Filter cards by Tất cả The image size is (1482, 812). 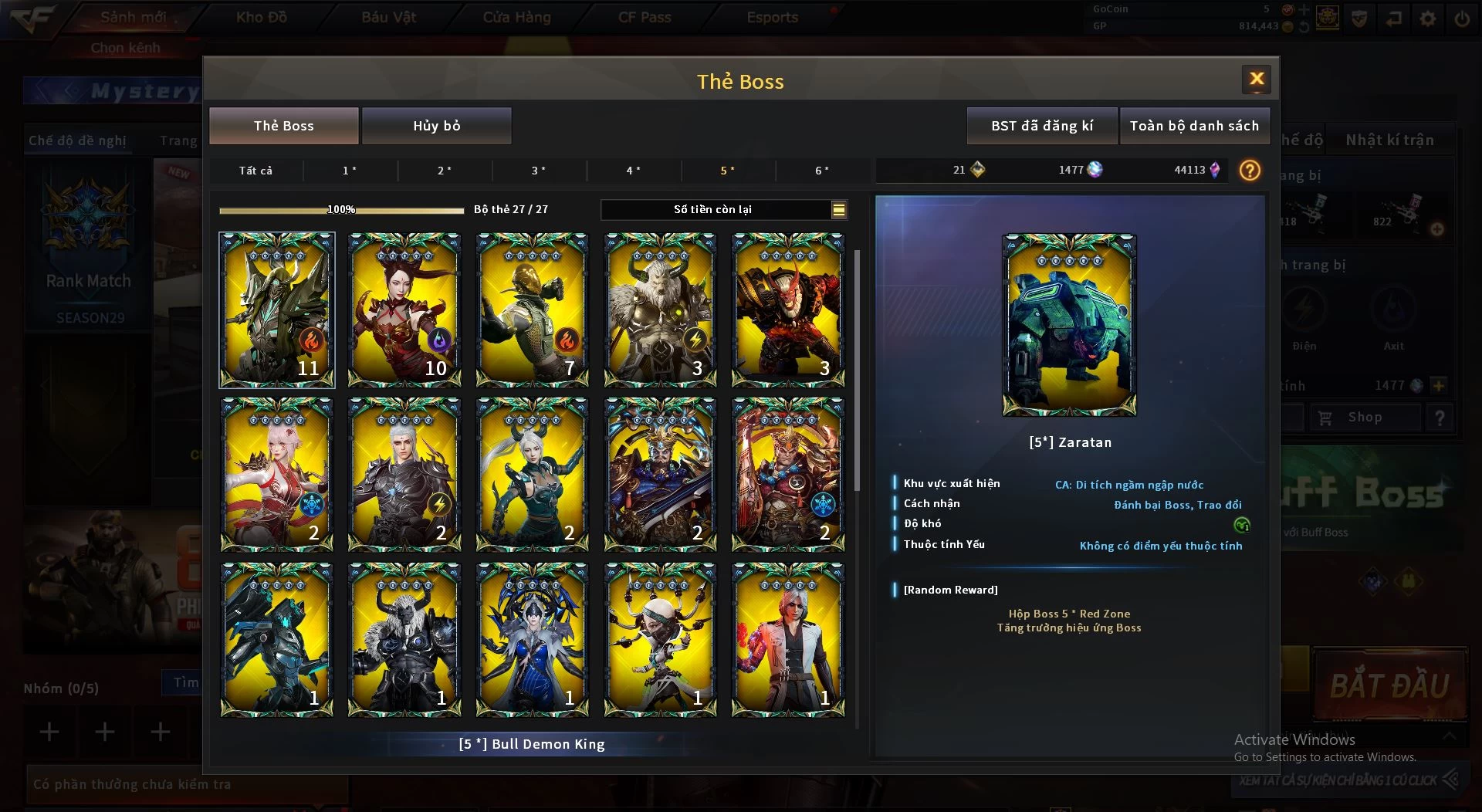255,171
